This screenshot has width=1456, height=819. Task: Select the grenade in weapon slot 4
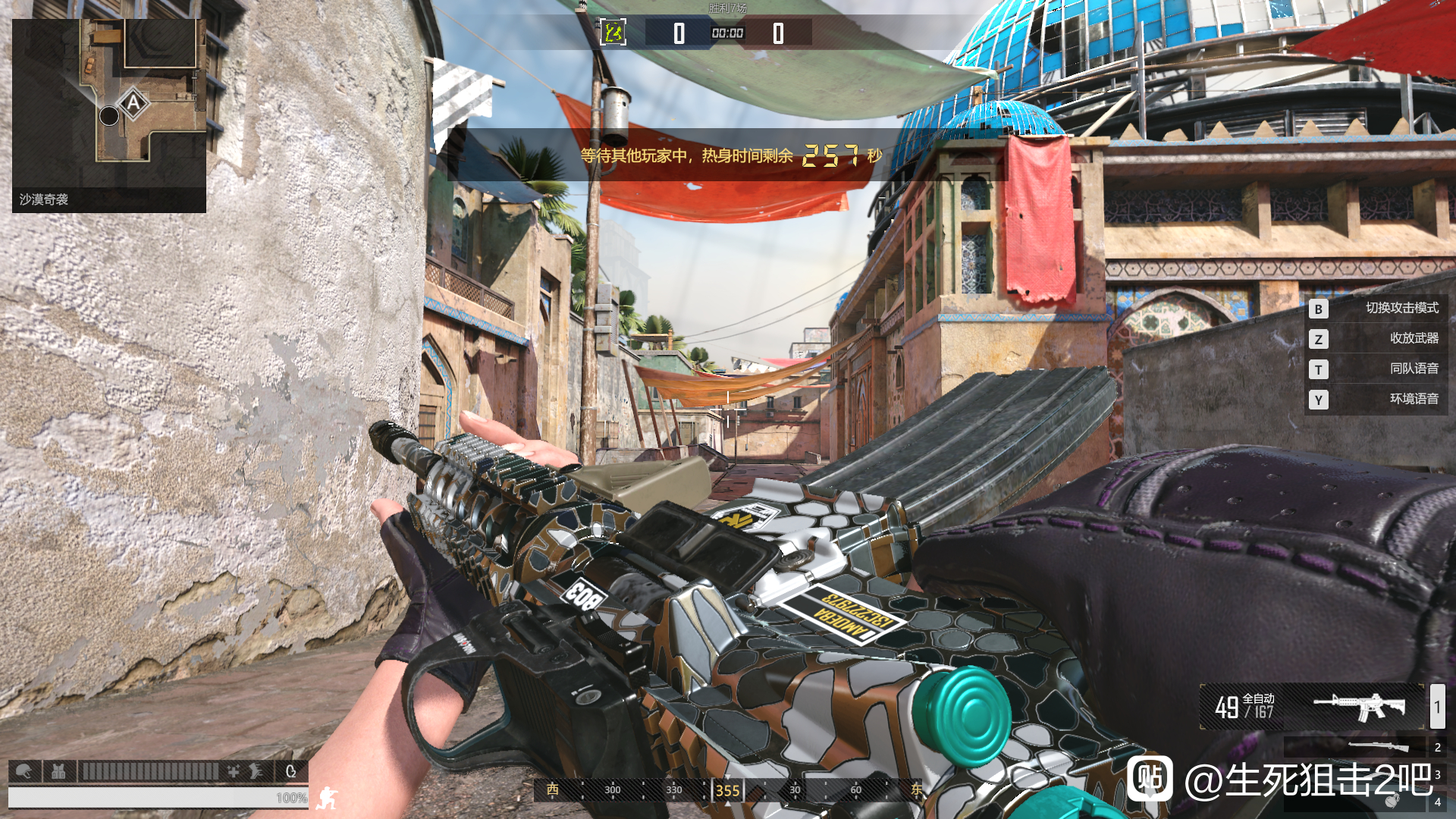tap(1392, 802)
